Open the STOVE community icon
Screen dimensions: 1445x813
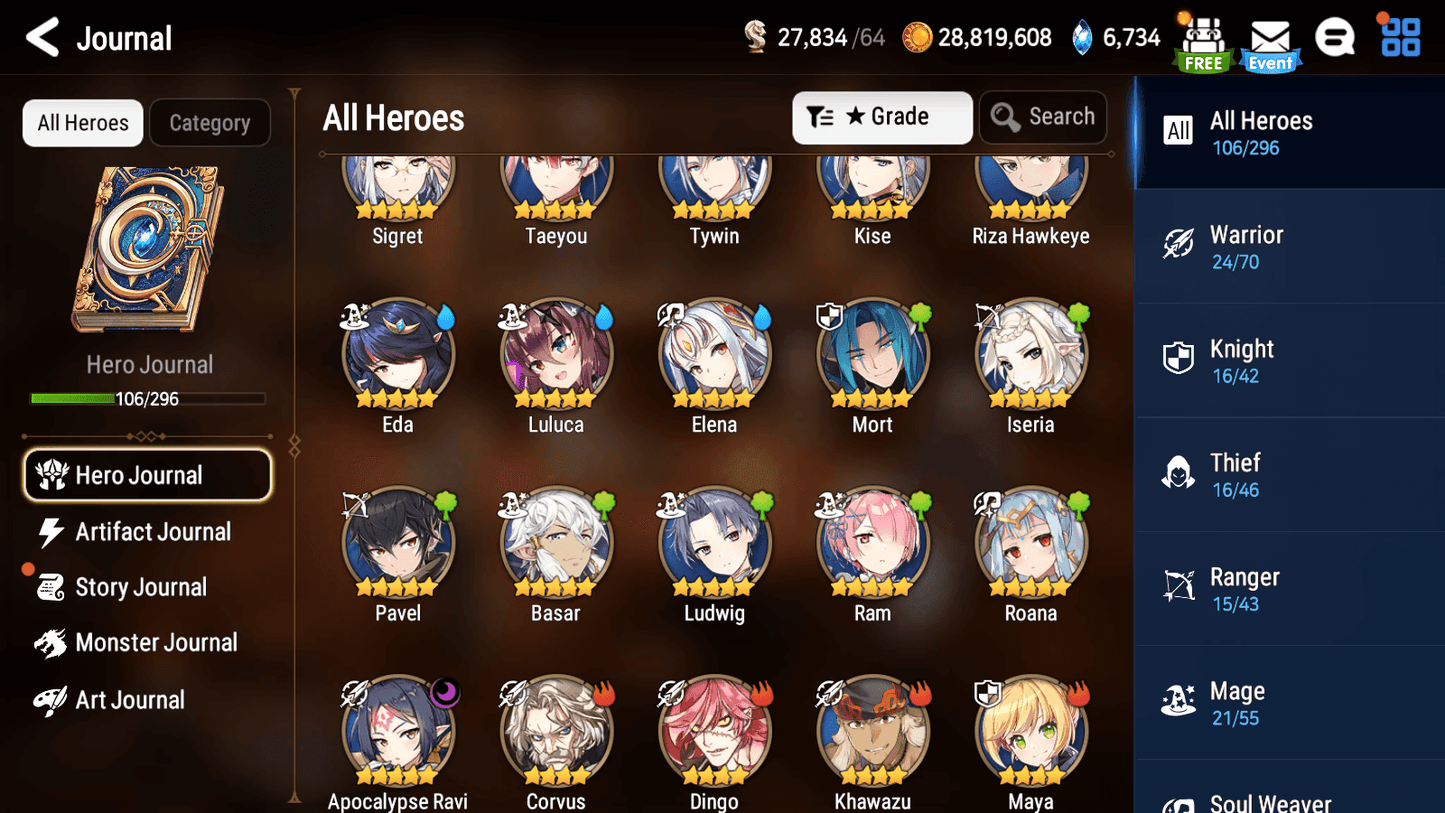click(x=1335, y=36)
